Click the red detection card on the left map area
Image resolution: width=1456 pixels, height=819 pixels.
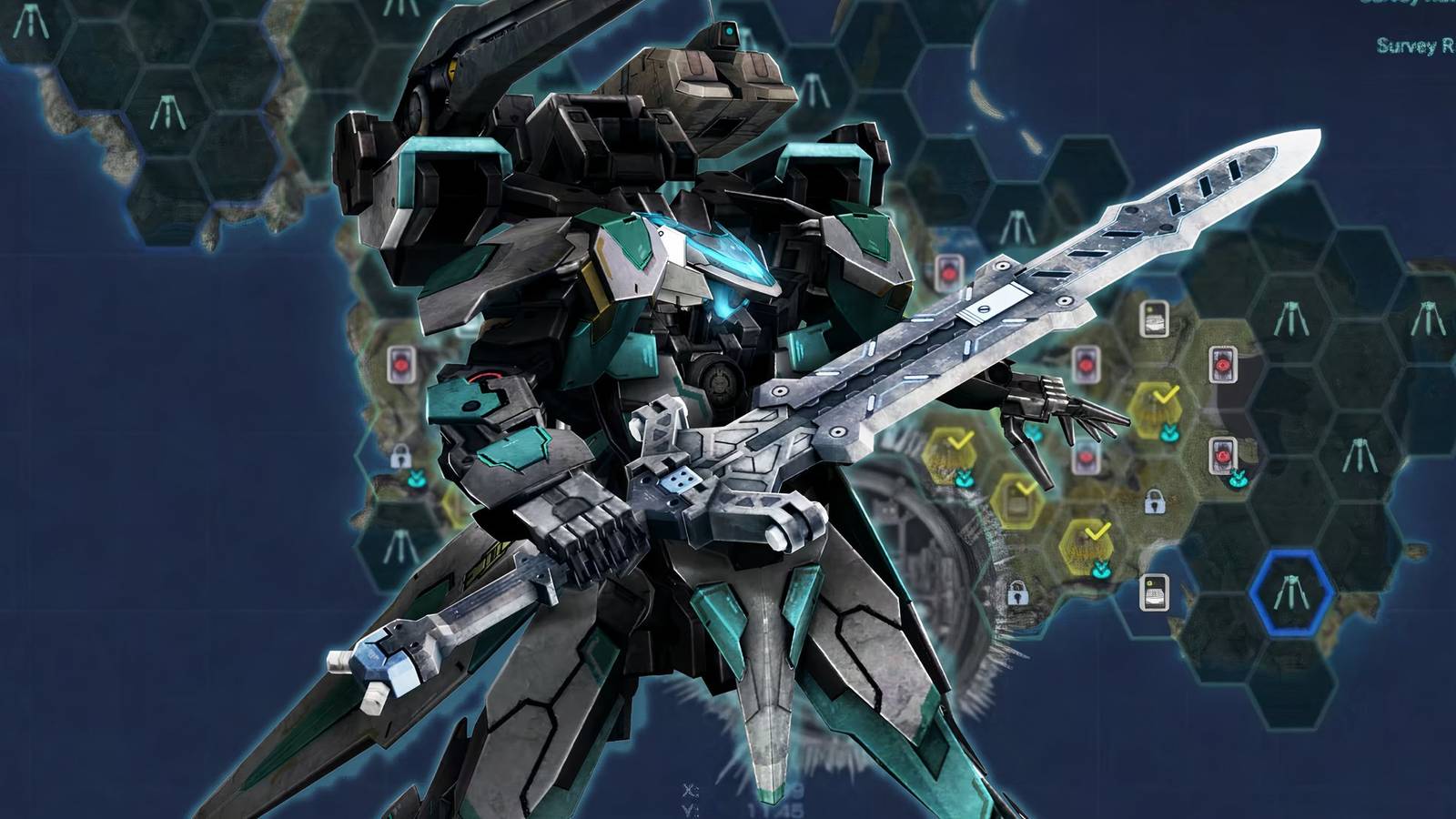click(400, 363)
